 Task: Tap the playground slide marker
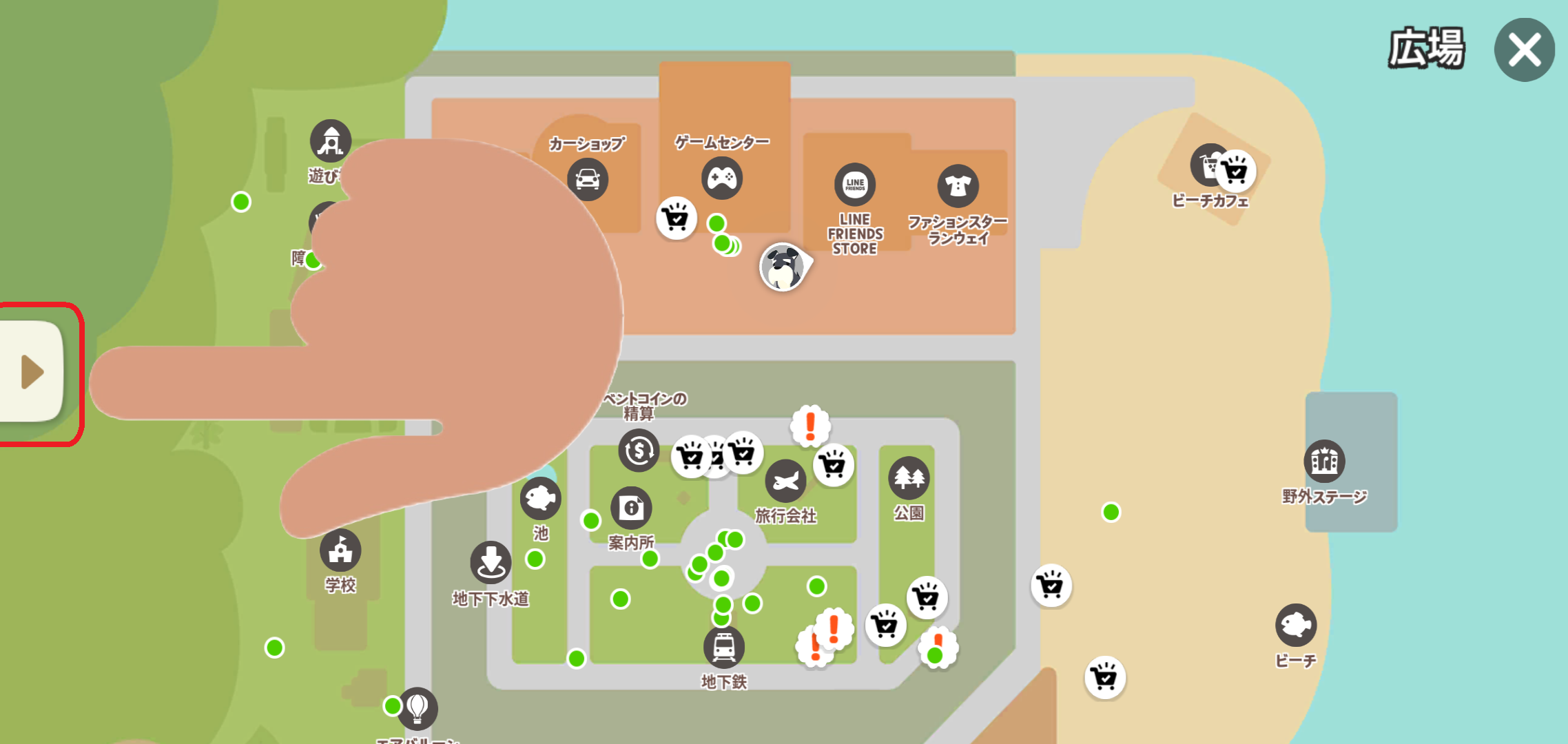coord(331,141)
